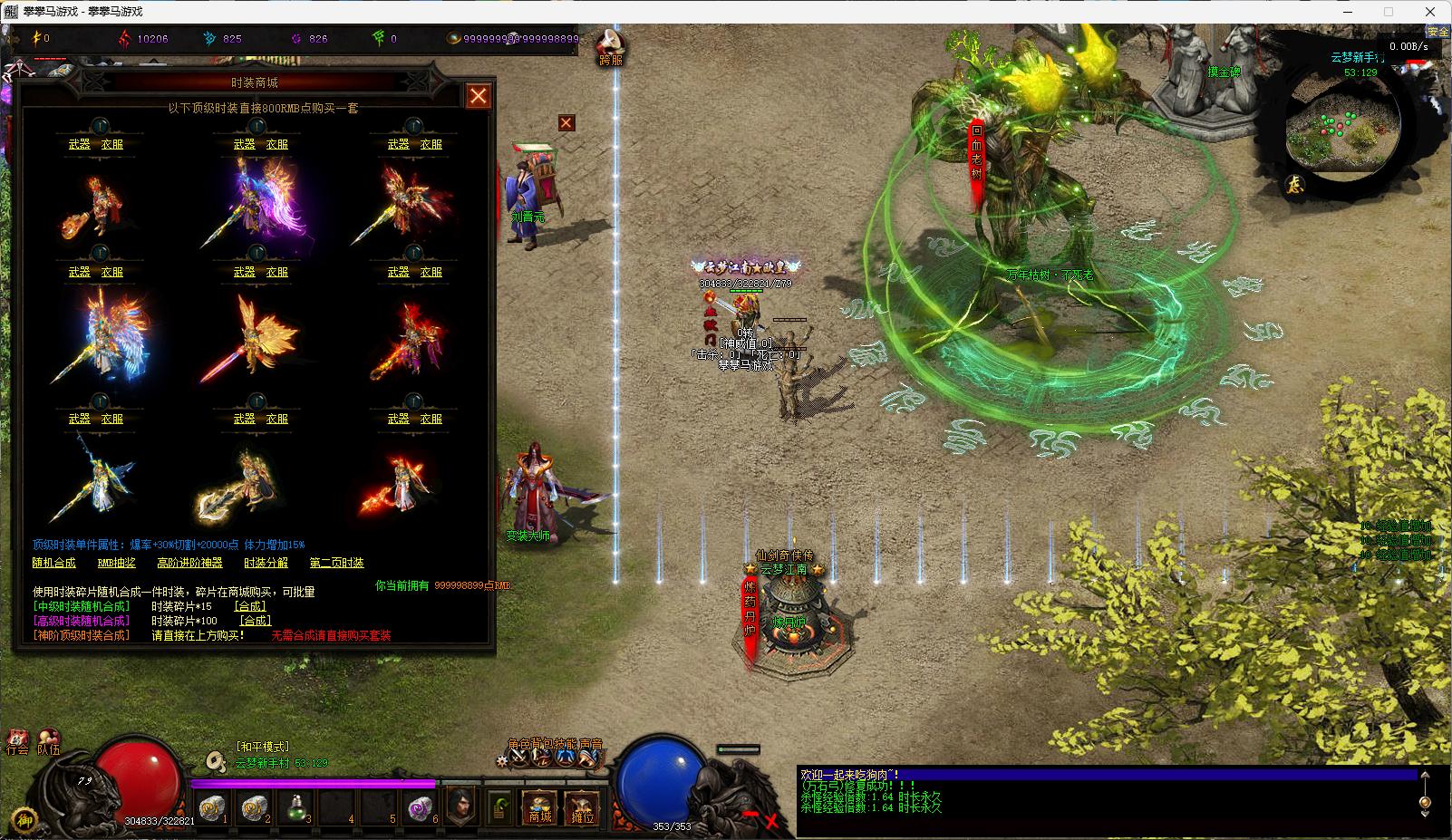1452x840 pixels.
Task: Open the 时装分解 fashion dismantle link
Action: click(266, 563)
